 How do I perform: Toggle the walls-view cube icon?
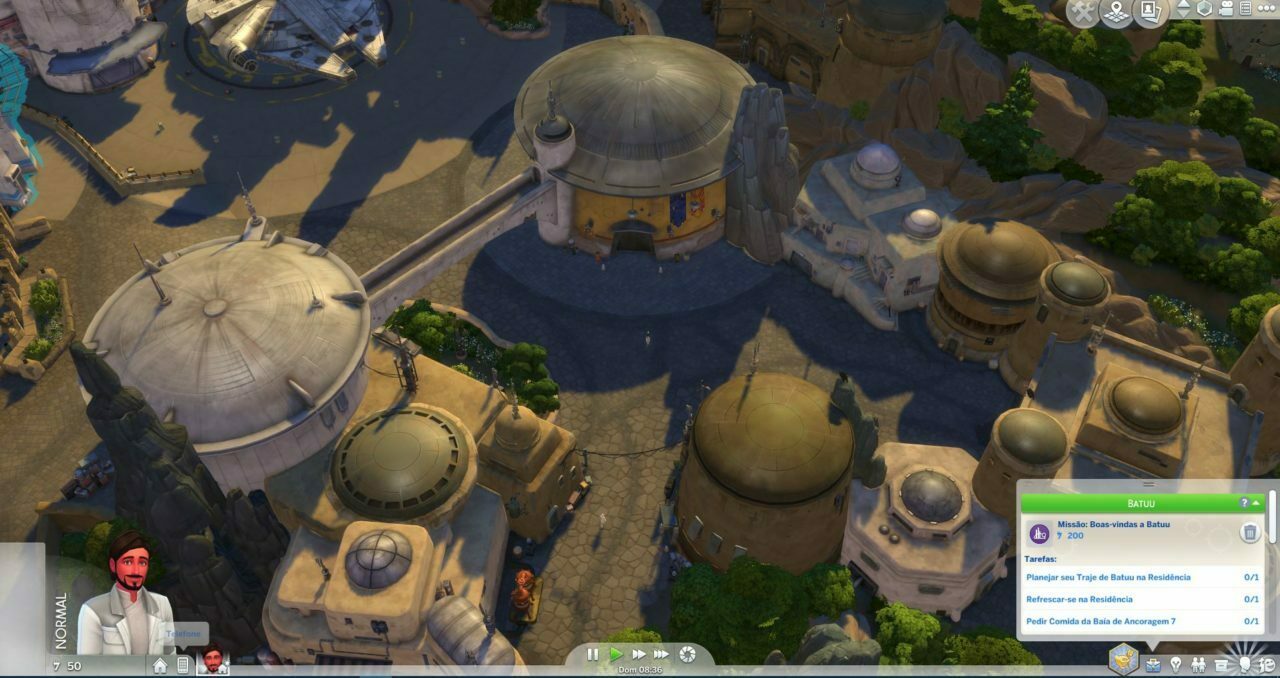point(1205,8)
